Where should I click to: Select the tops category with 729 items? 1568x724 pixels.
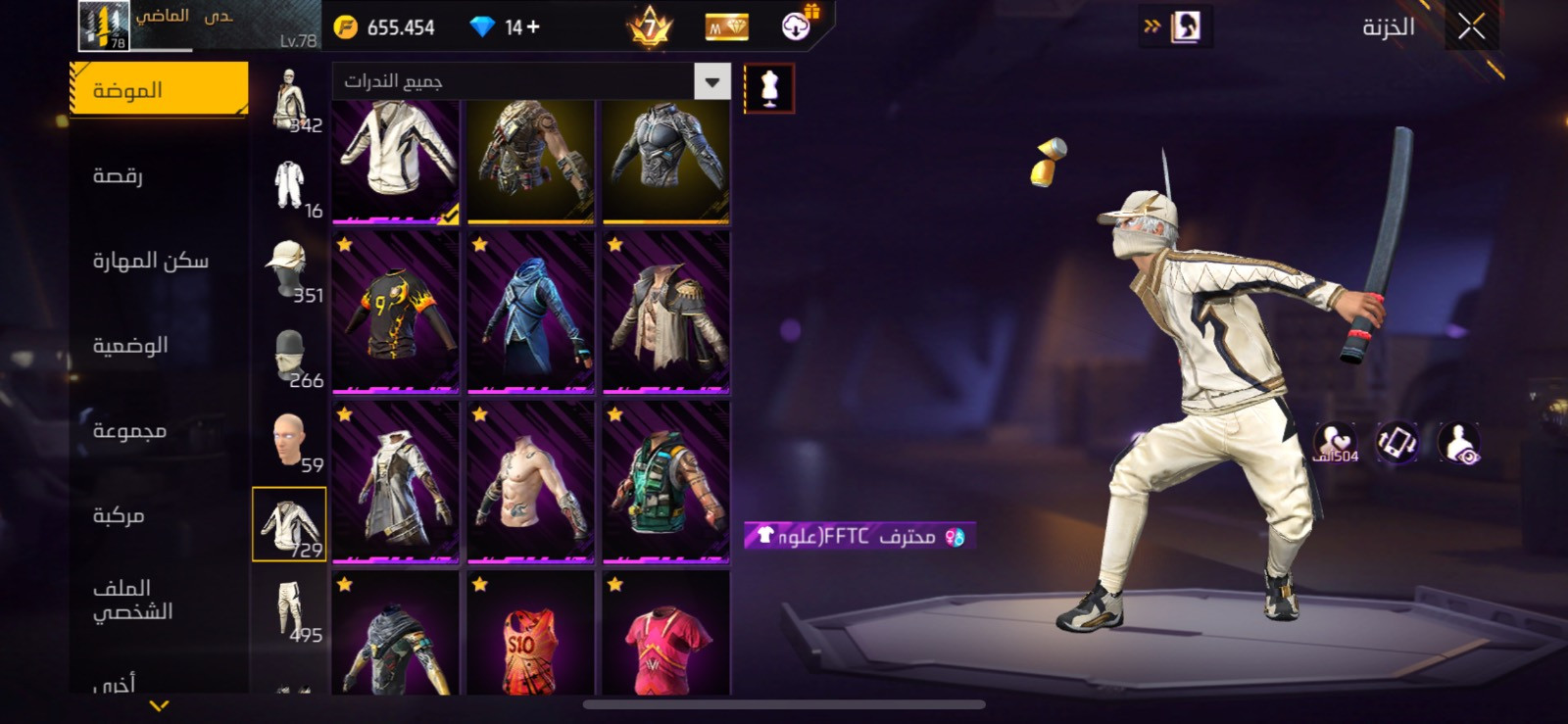point(289,525)
